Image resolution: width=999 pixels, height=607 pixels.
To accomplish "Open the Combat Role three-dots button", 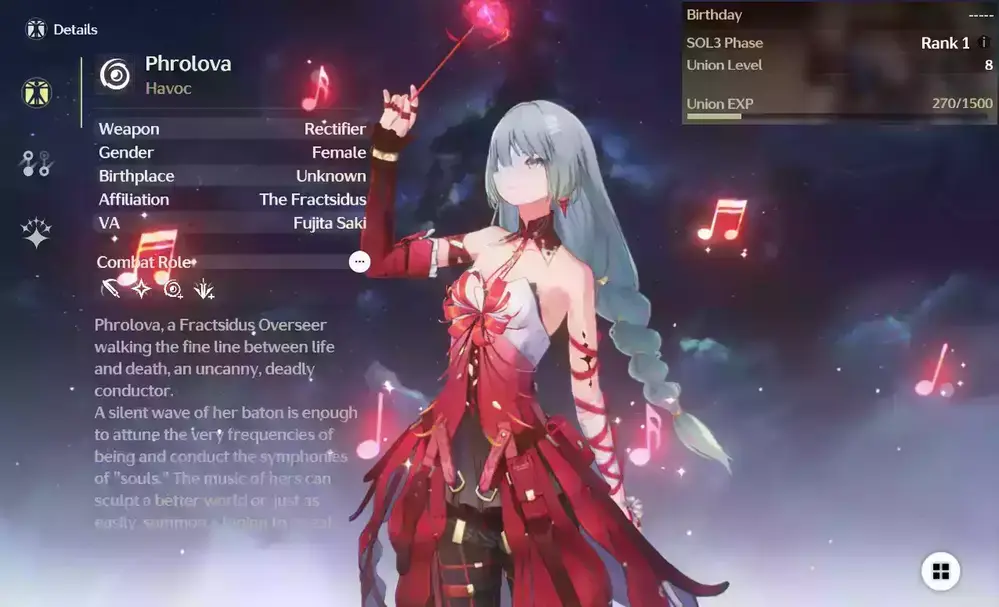I will pyautogui.click(x=360, y=262).
